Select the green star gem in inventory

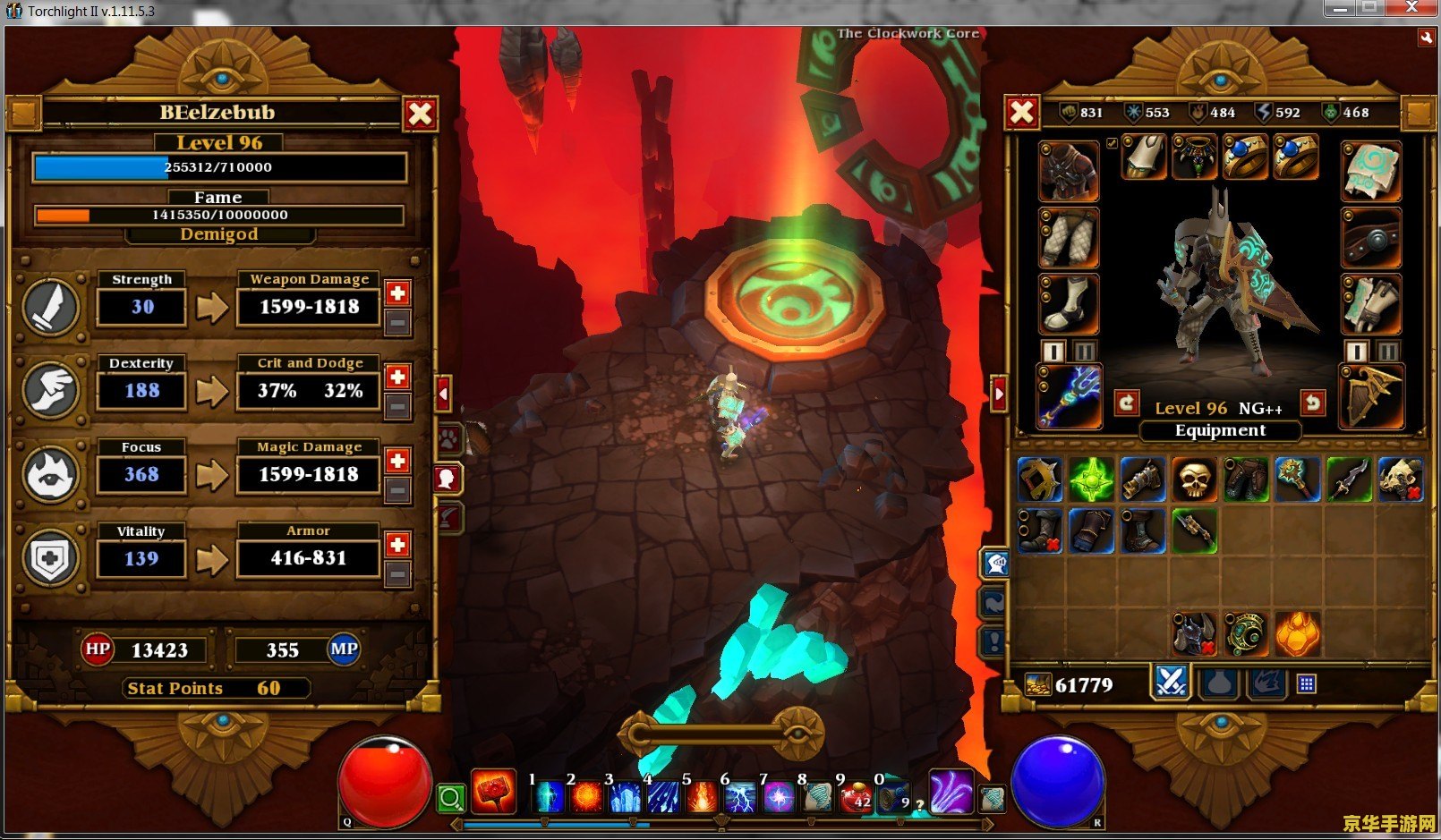[1092, 480]
